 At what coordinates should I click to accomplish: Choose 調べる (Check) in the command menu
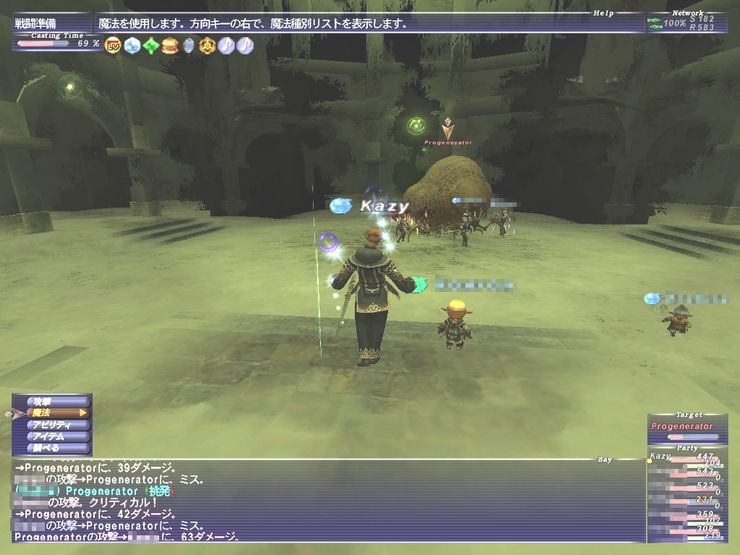point(52,448)
